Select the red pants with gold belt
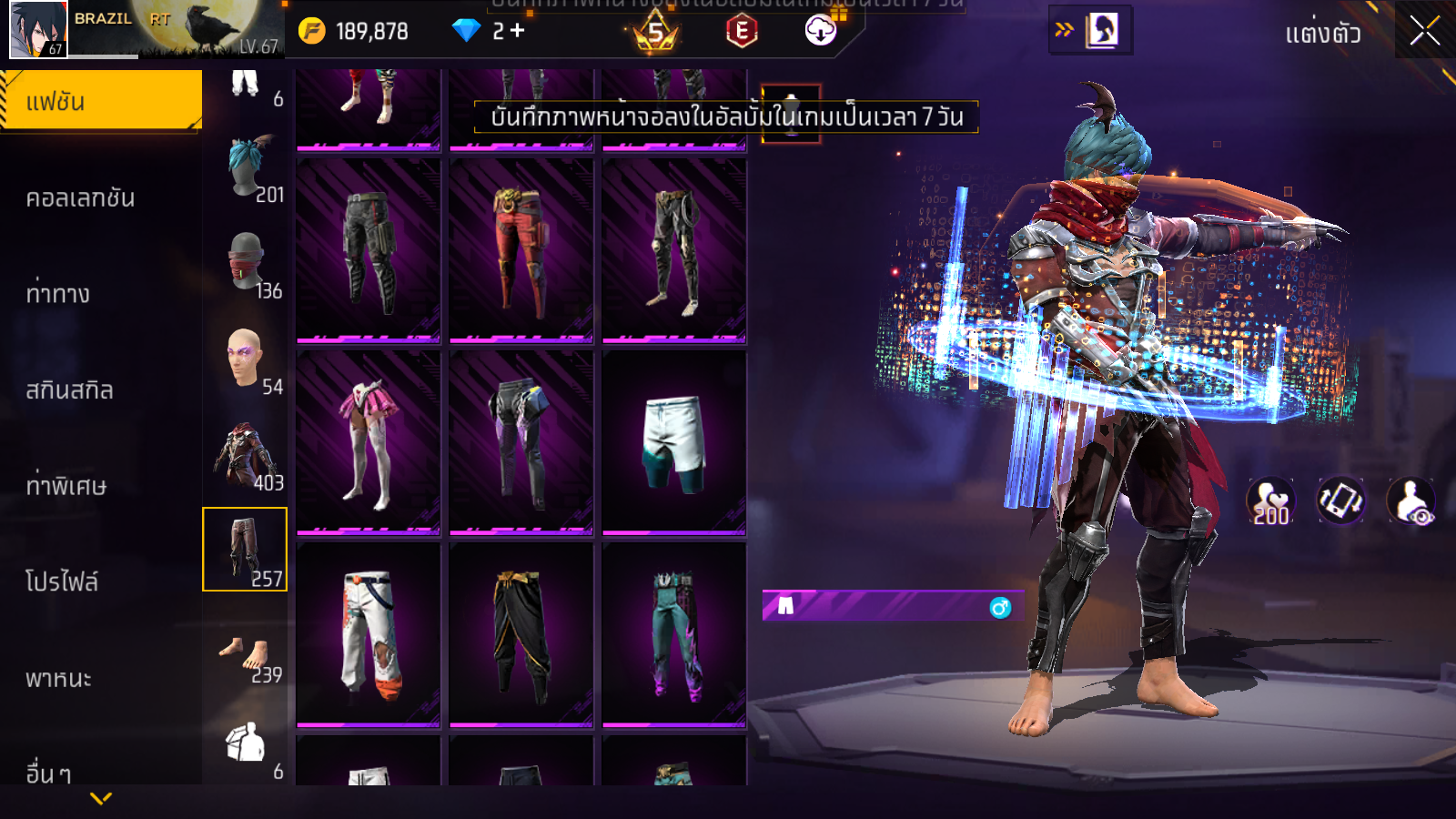The height and width of the screenshot is (819, 1456). pos(521,250)
